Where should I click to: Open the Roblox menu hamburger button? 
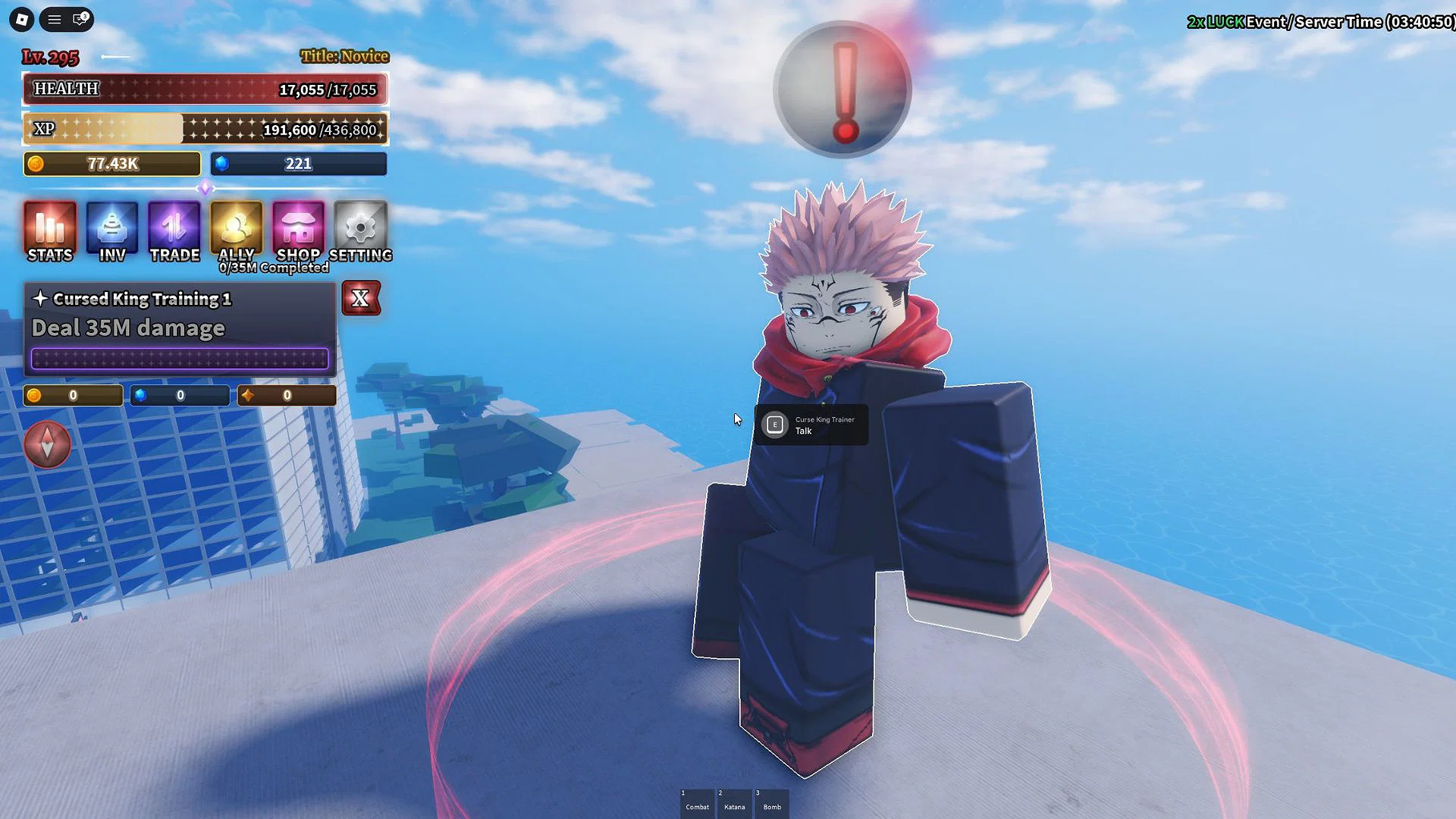pos(53,20)
